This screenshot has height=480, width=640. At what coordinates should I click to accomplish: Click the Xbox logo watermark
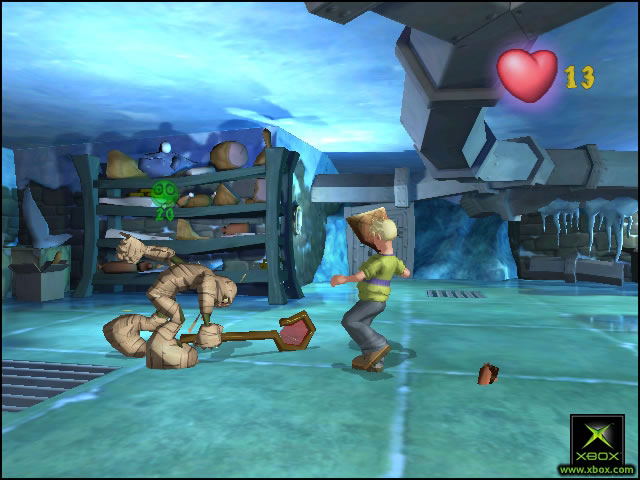[596, 441]
